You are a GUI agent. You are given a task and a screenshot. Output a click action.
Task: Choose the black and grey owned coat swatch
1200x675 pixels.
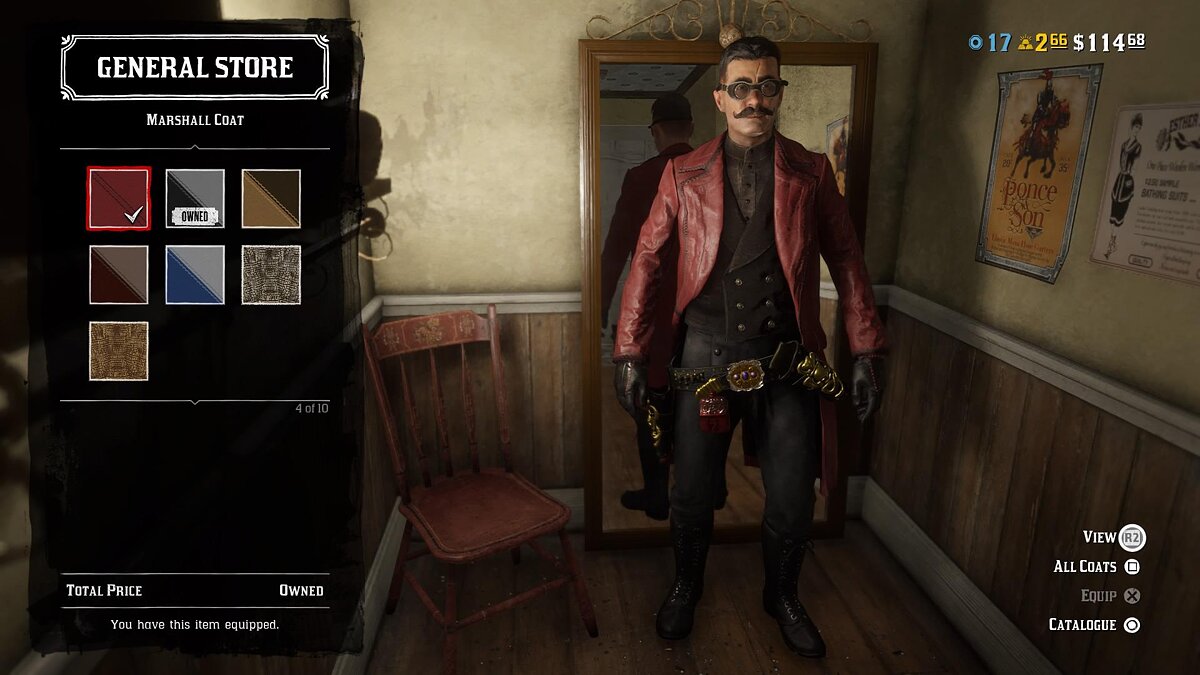(195, 198)
